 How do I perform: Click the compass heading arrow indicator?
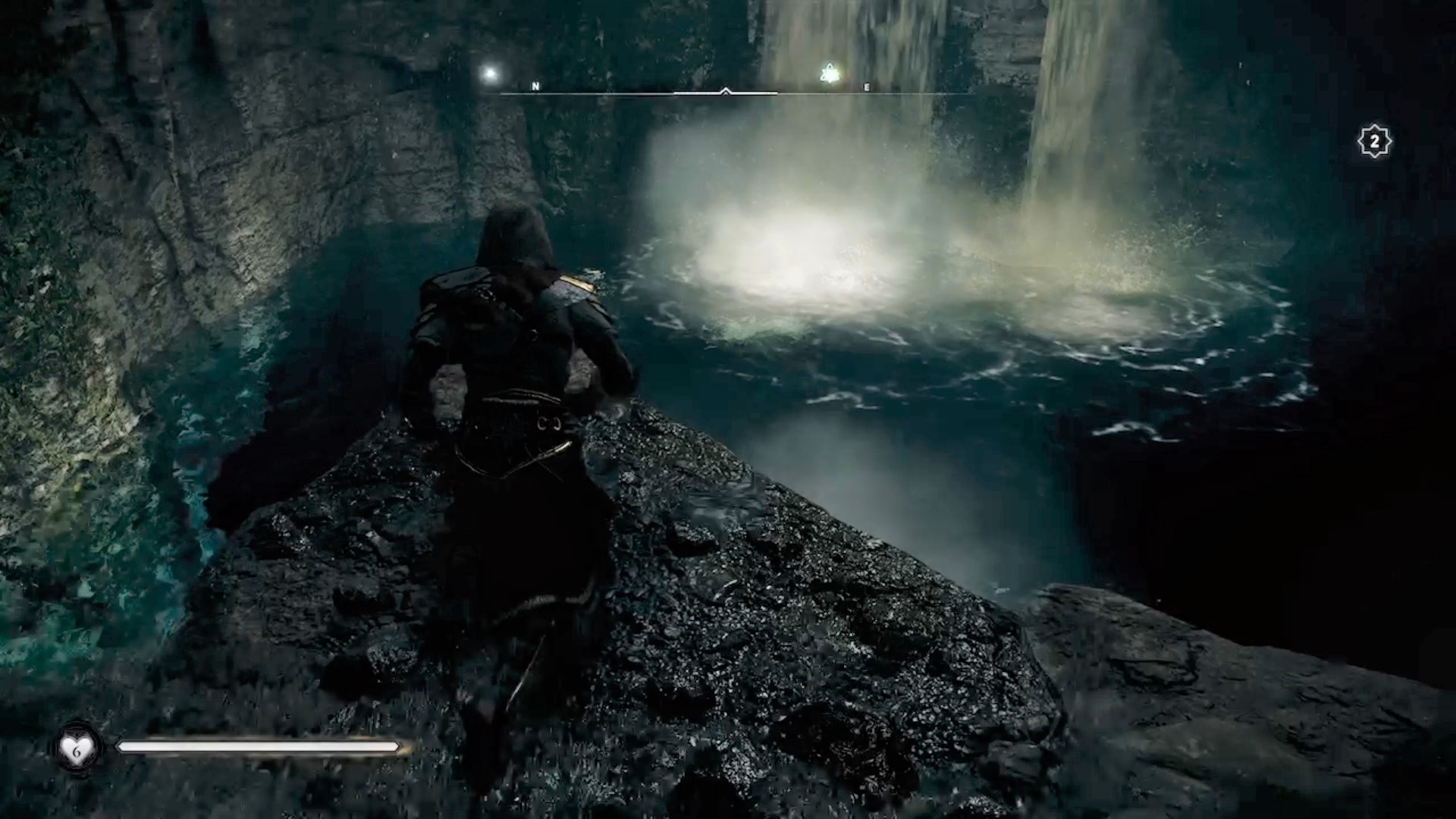[x=726, y=91]
